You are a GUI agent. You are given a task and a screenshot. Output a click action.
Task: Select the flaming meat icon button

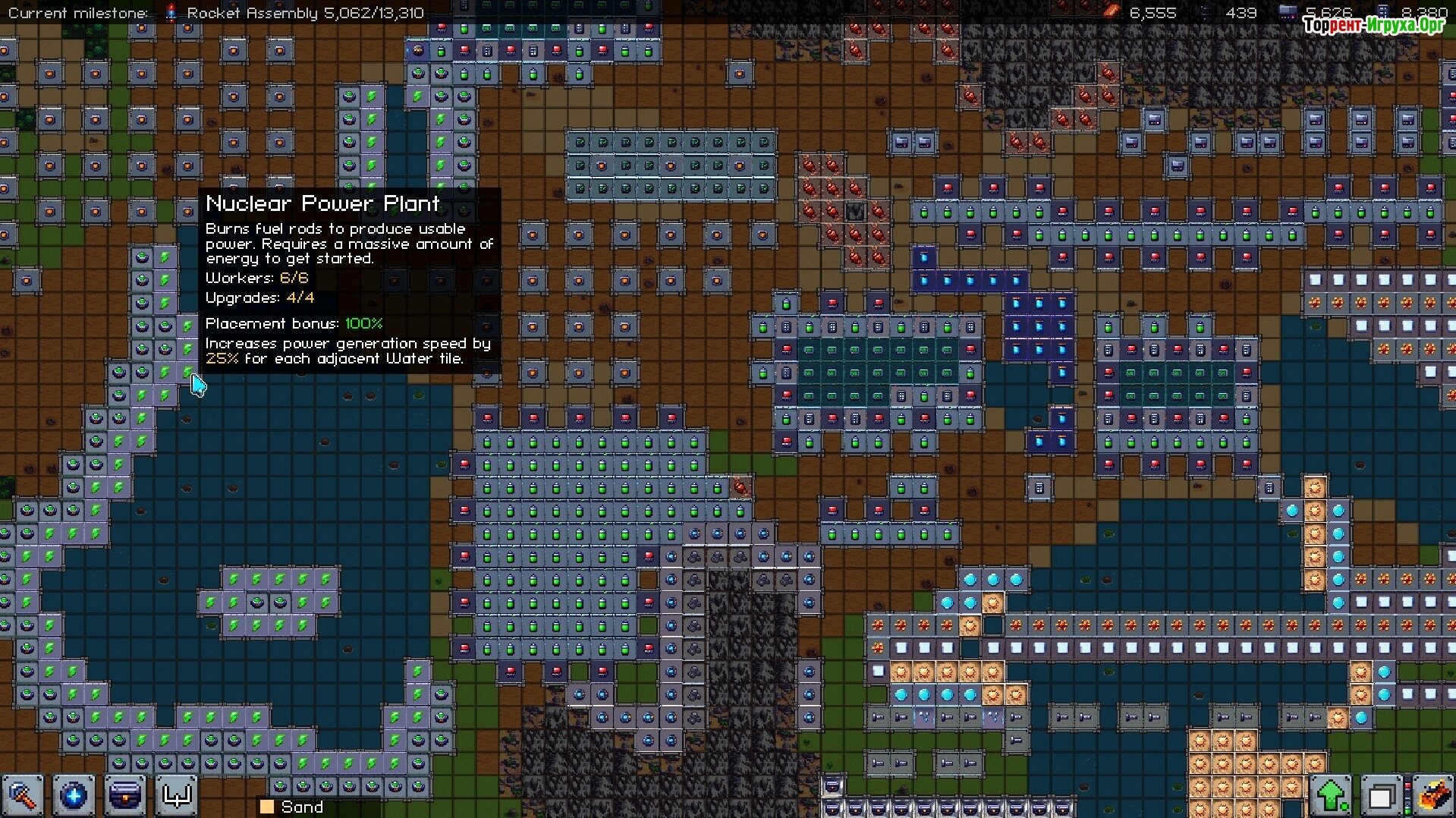[x=1432, y=796]
